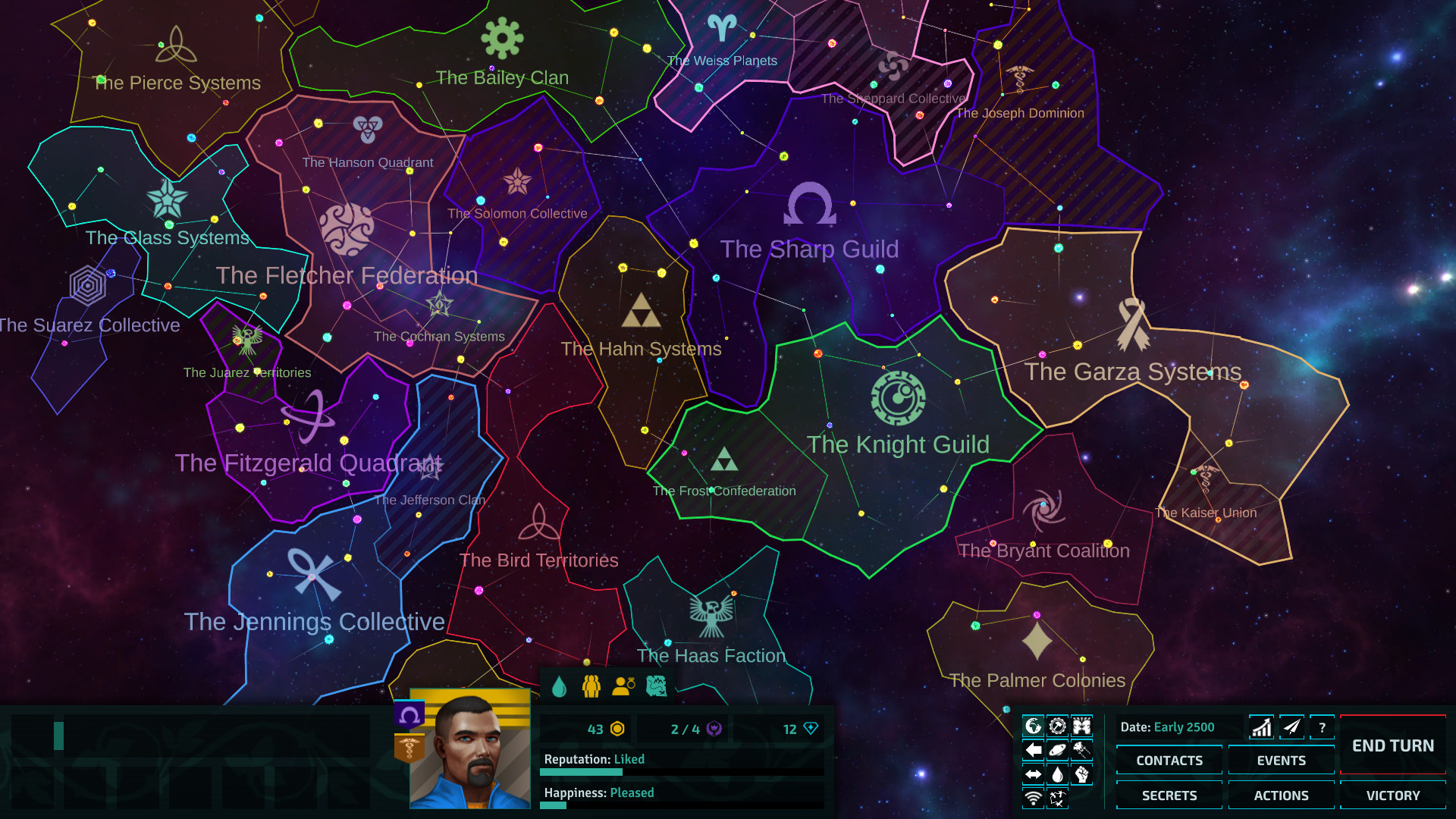Toggle the raised fist unrest overlay
The image size is (1456, 819).
point(1081,773)
